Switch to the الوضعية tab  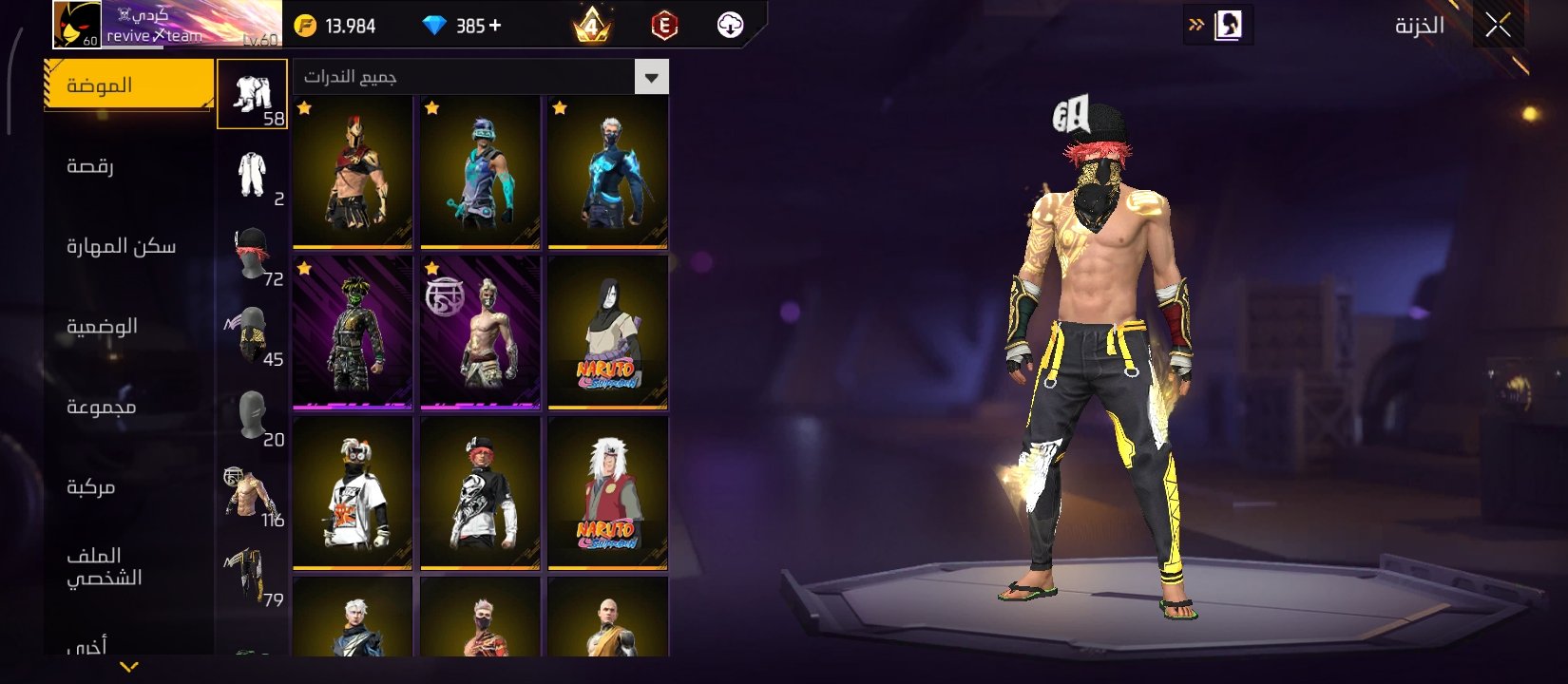(x=102, y=326)
